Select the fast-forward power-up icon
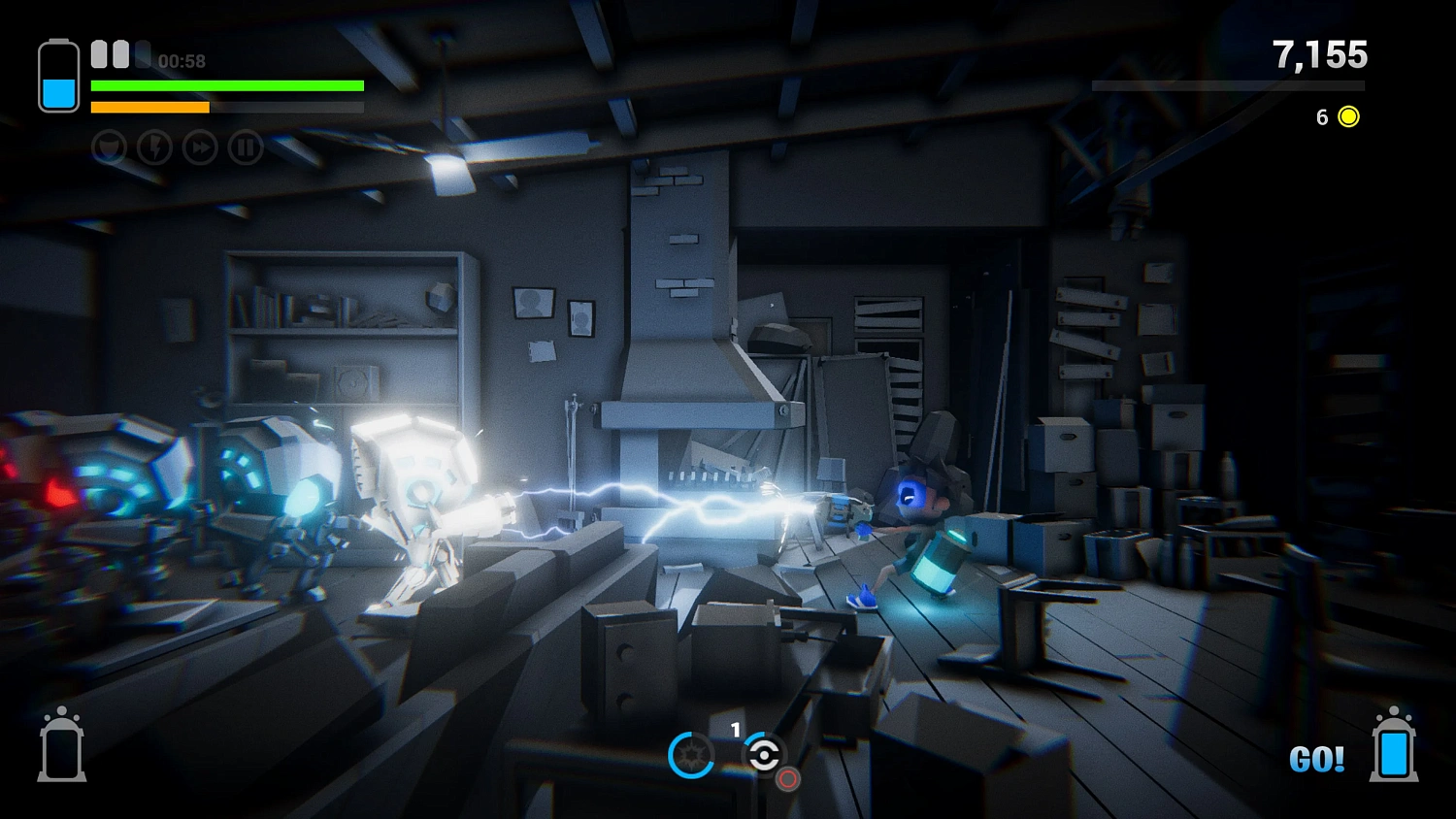Screen dimensions: 1456x819 pyautogui.click(x=200, y=147)
